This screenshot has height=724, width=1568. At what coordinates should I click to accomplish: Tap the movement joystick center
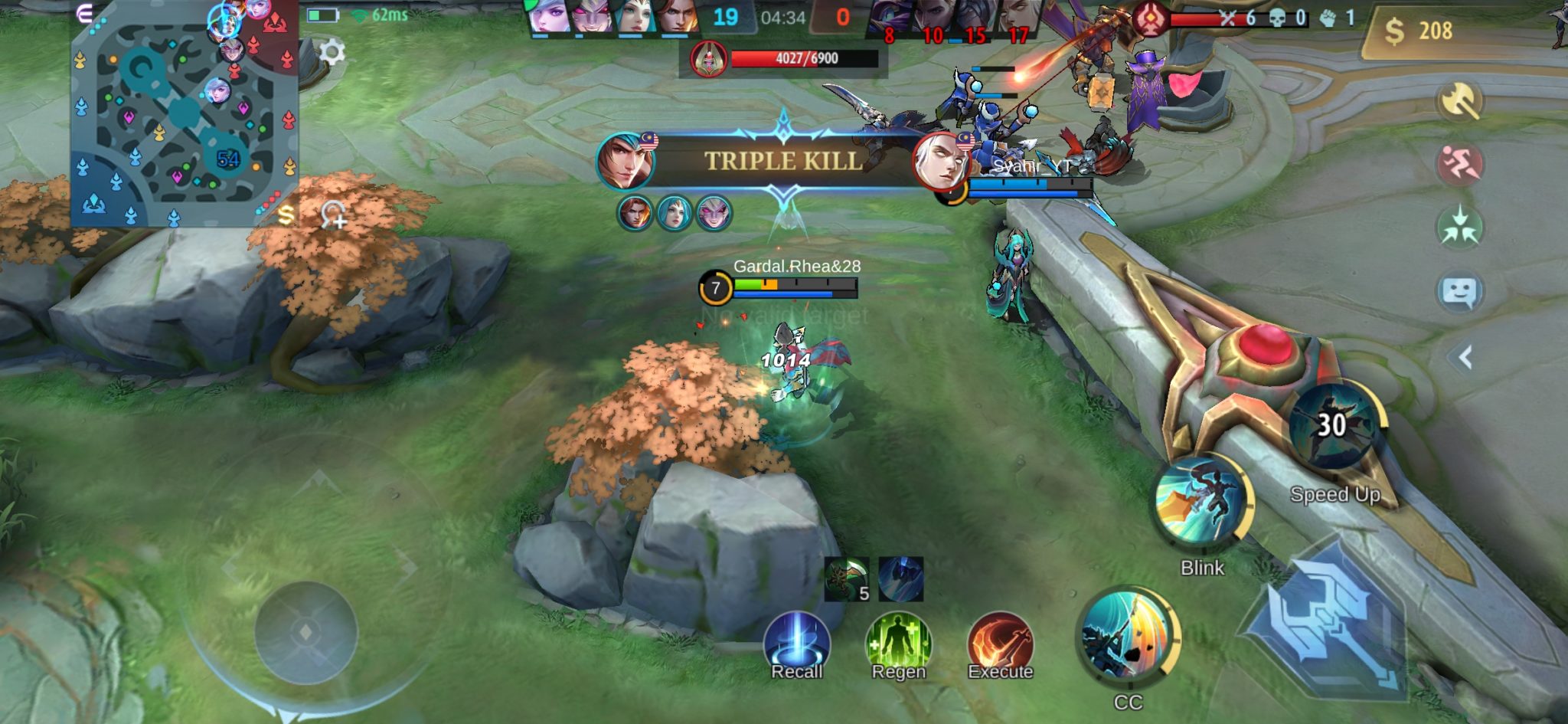[305, 632]
